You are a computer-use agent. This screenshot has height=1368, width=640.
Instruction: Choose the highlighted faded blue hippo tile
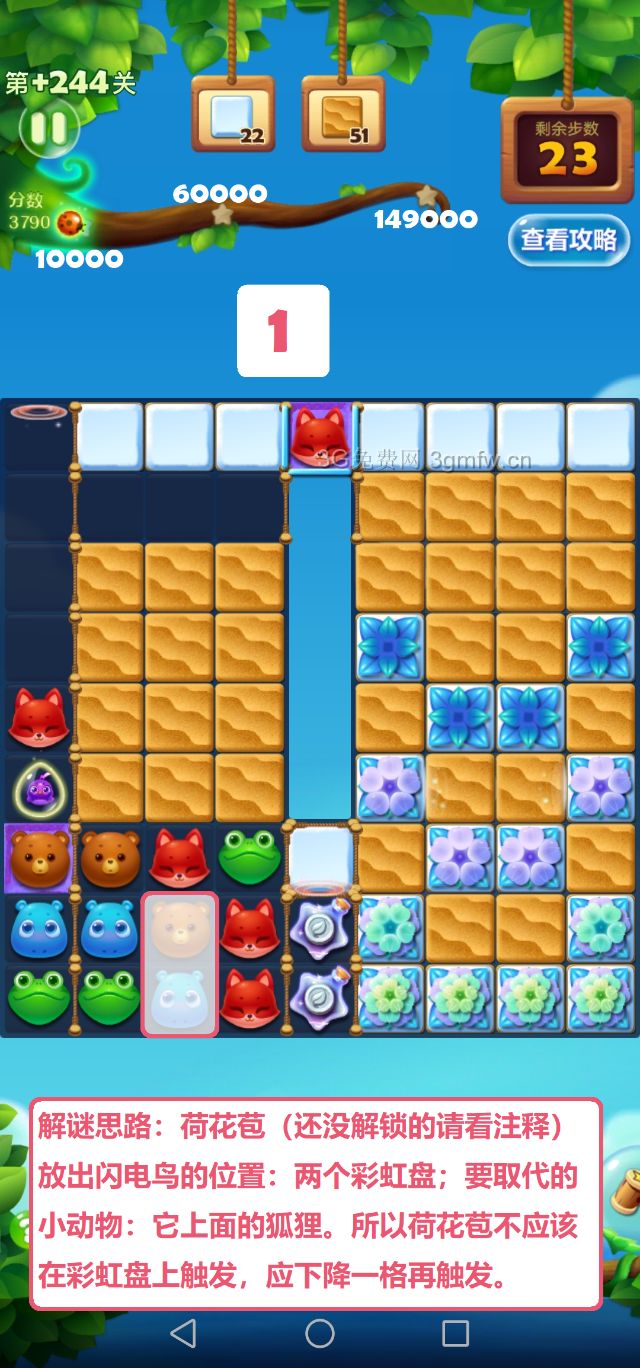(180, 998)
